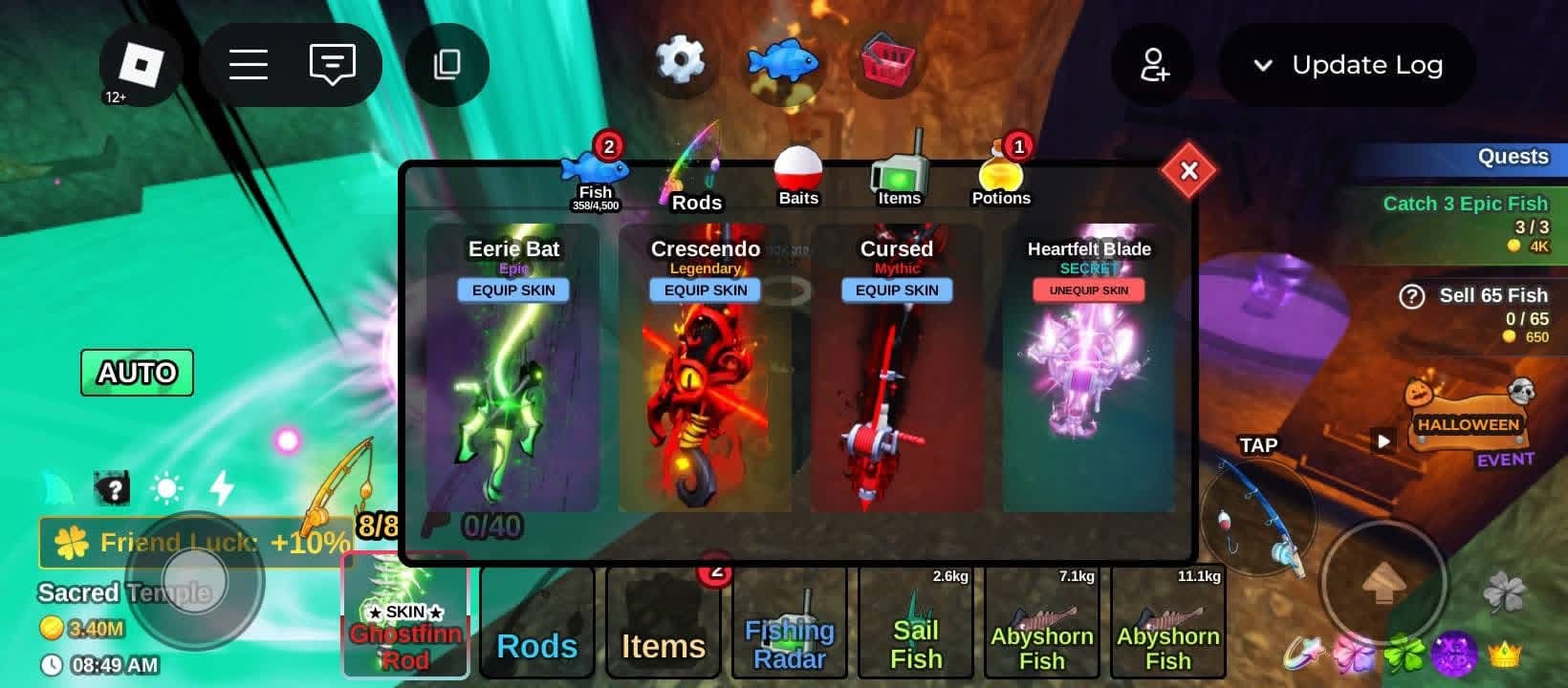Open settings via the gear icon
The image size is (1568, 688).
(680, 61)
